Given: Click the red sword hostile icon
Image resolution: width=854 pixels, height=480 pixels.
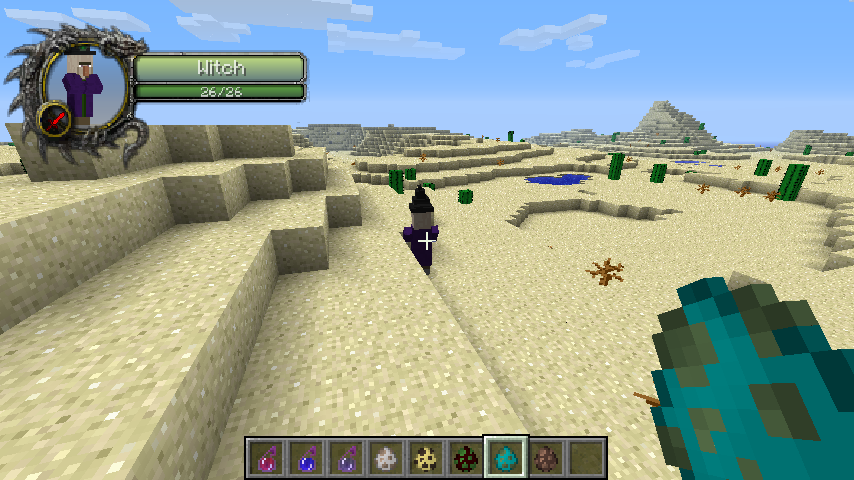Looking at the screenshot, I should [56, 121].
